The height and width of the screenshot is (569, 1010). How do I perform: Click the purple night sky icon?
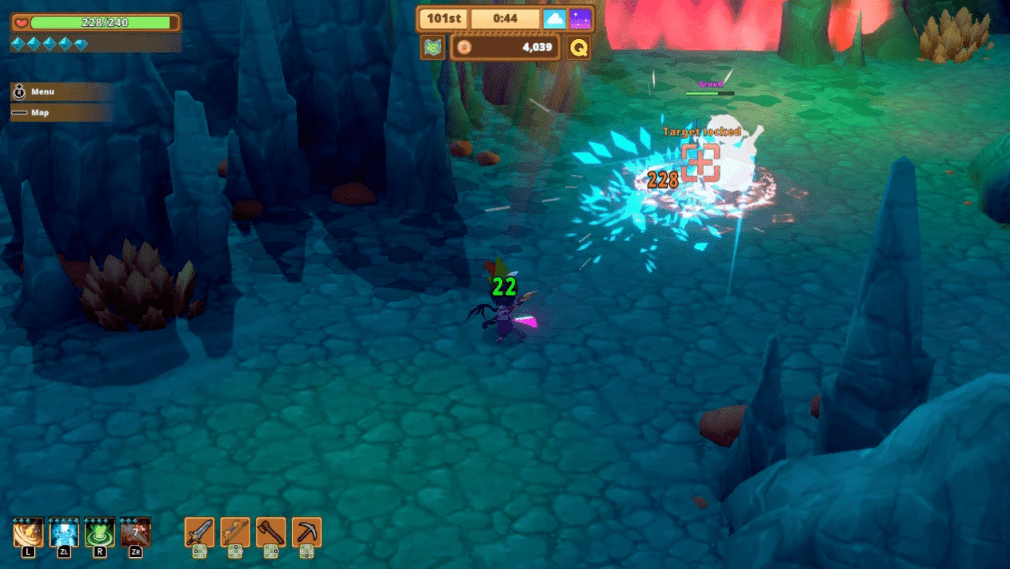(x=580, y=19)
